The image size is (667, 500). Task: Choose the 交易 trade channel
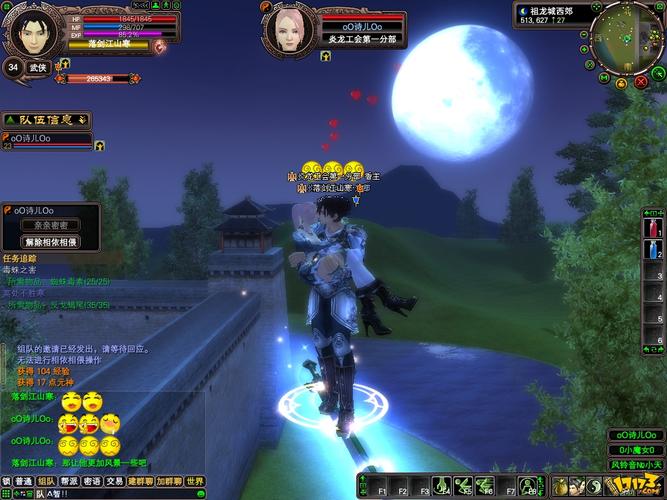tap(115, 481)
